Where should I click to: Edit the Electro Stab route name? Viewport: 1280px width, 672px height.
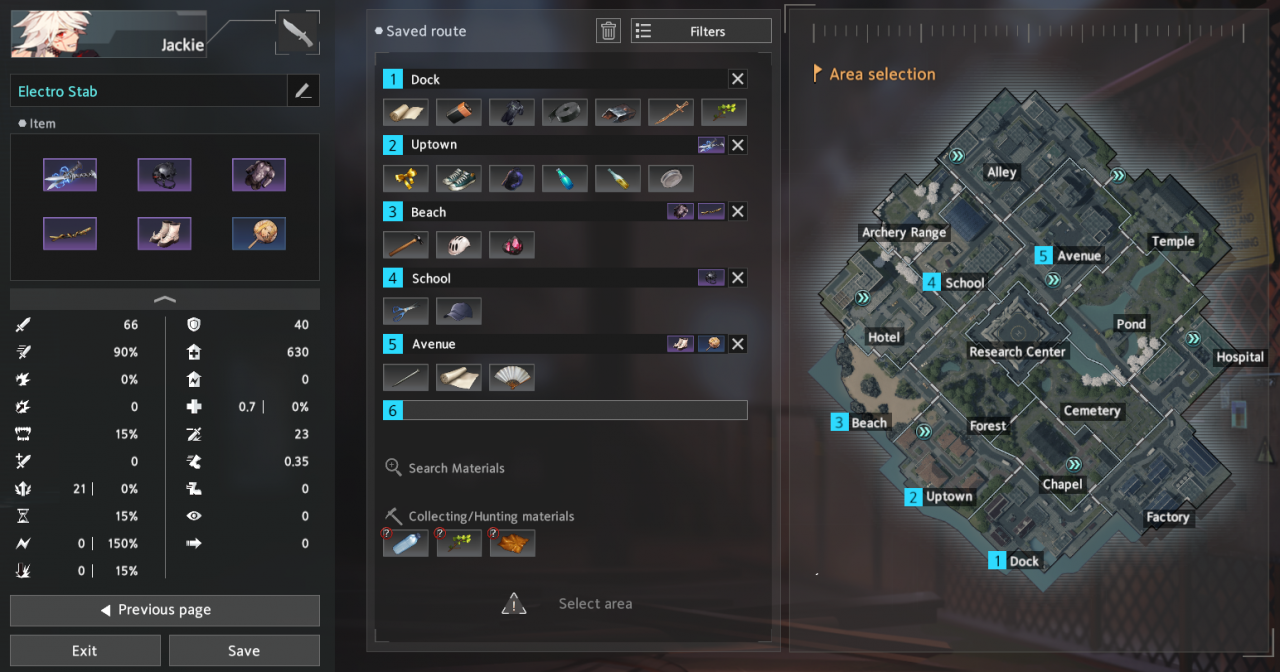click(x=303, y=91)
